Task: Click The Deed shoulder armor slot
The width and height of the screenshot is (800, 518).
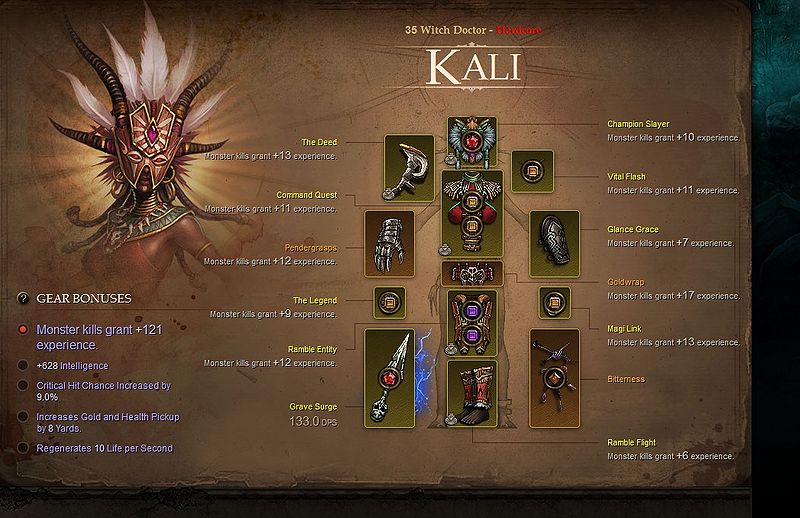Action: pyautogui.click(x=409, y=166)
